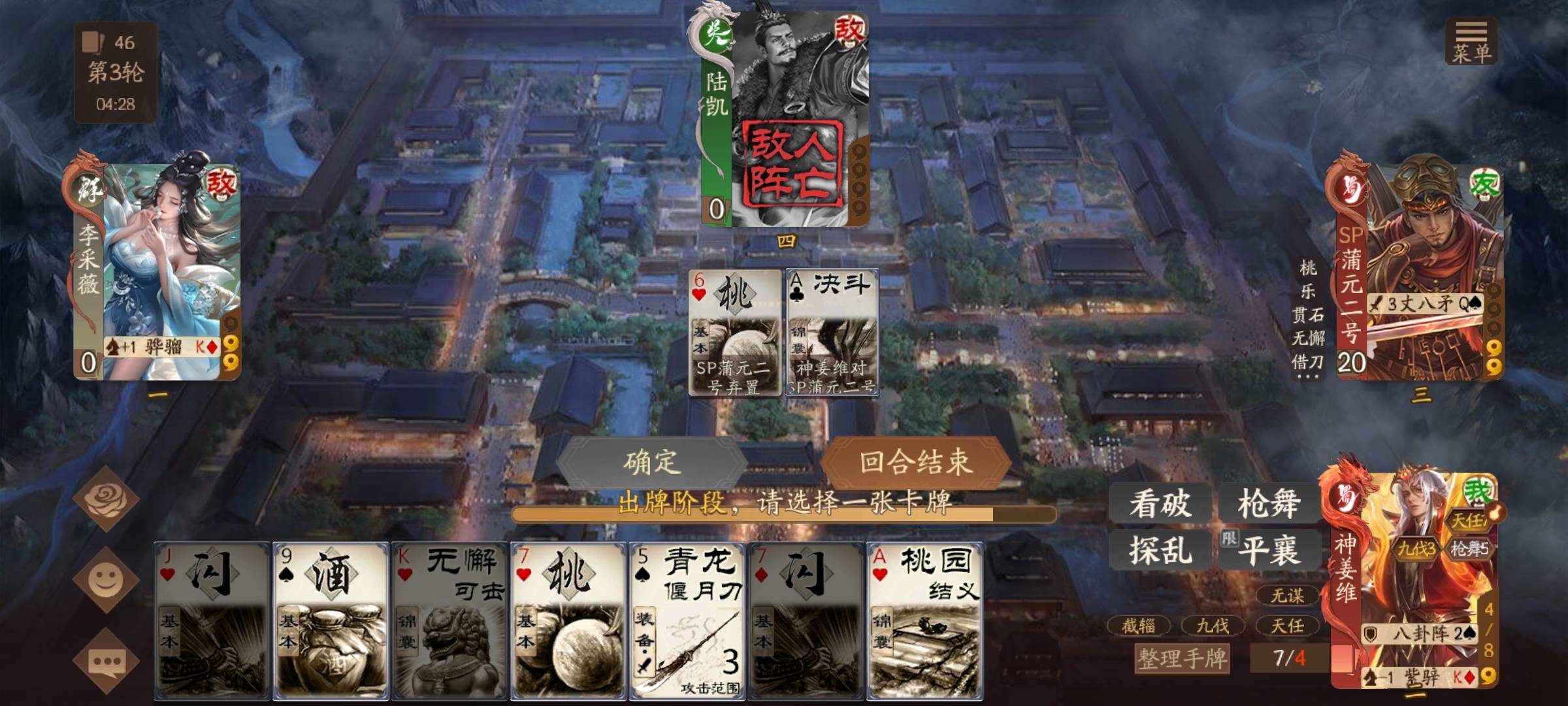This screenshot has height=706, width=1568.
Task: Sort hand with 整理手牌
Action: pyautogui.click(x=1182, y=658)
